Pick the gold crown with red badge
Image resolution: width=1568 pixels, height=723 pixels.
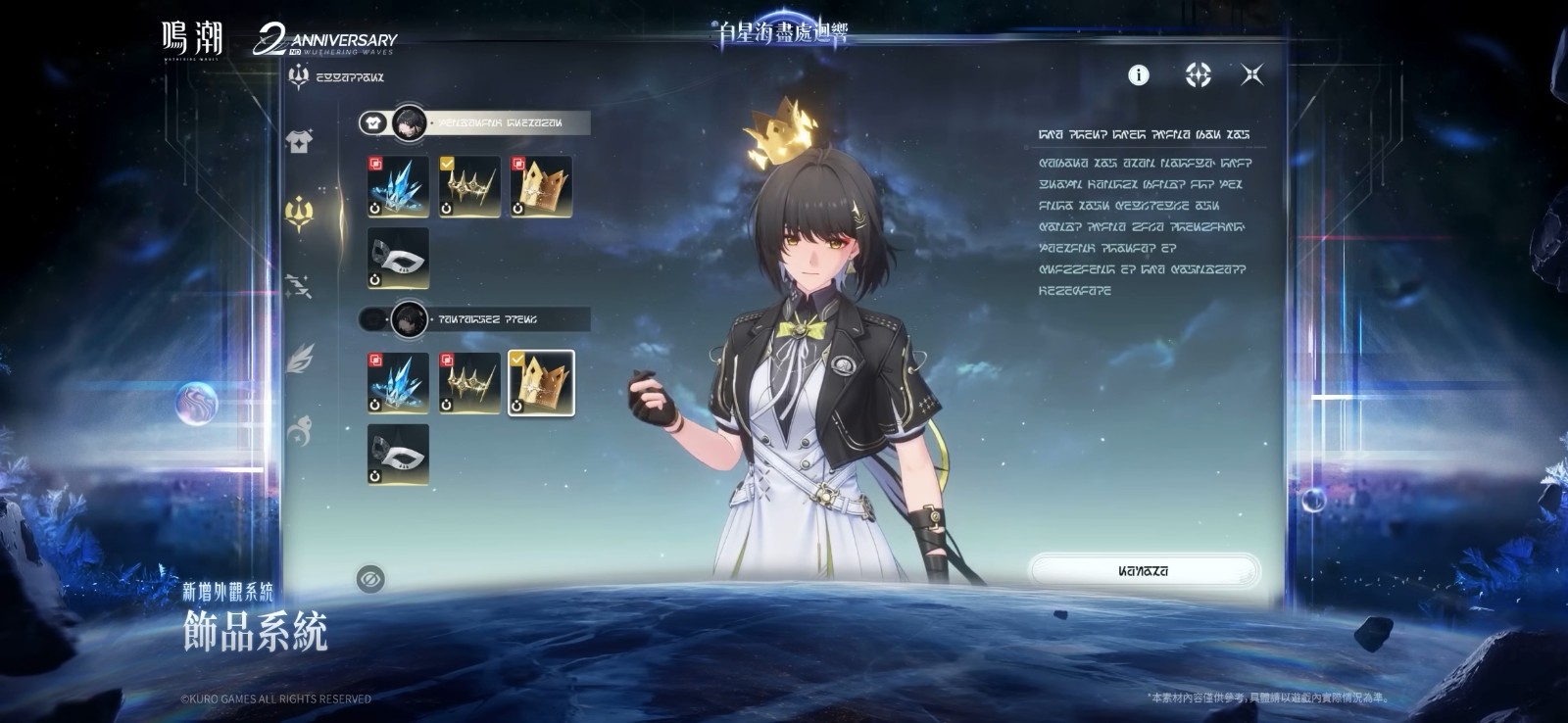(541, 186)
